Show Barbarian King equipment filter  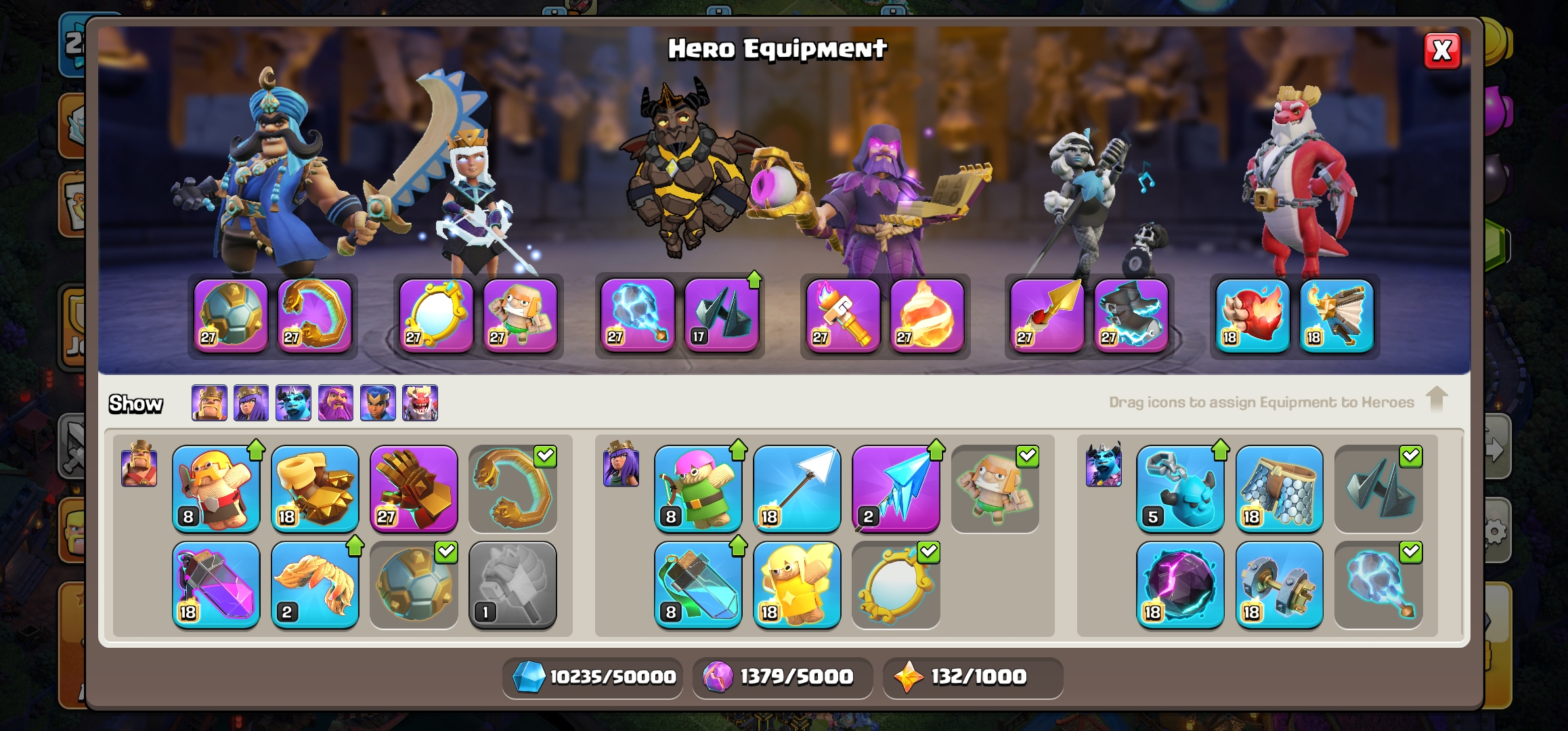(209, 403)
